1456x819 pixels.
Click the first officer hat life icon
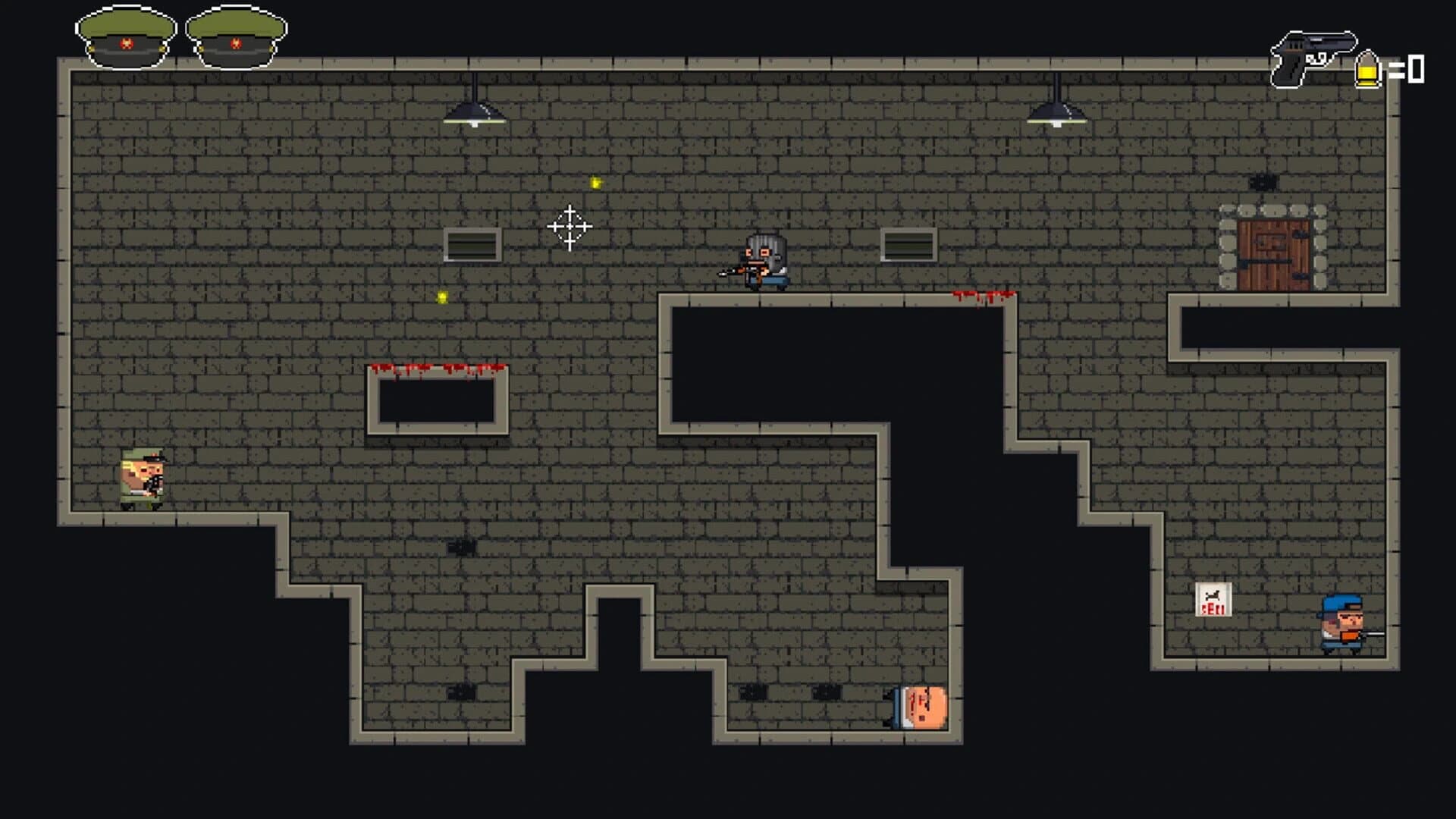tap(125, 34)
